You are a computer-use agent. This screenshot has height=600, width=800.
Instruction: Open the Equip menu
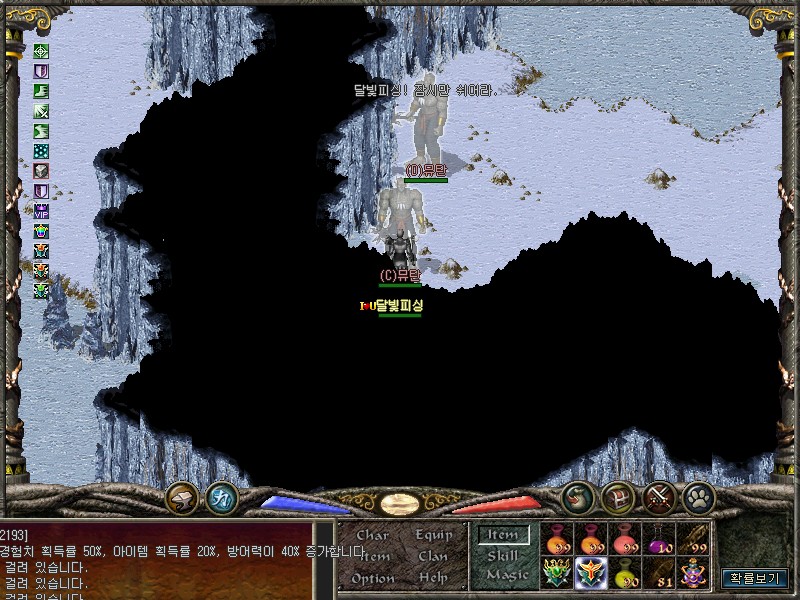434,535
